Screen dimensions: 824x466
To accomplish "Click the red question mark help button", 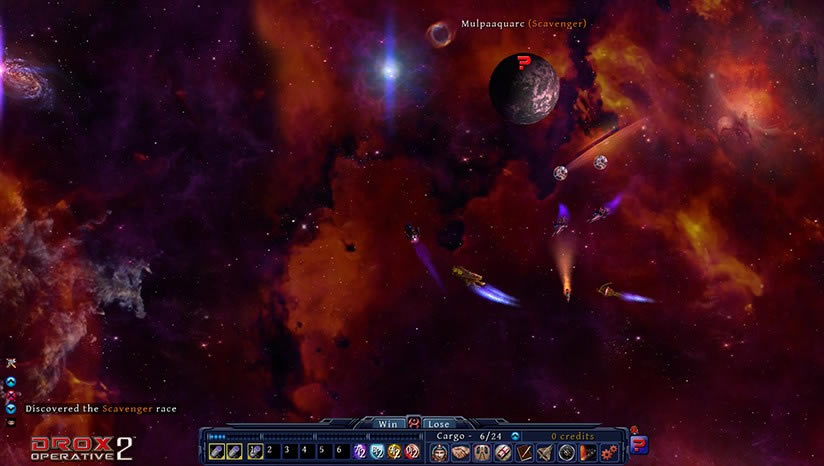I will 639,444.
